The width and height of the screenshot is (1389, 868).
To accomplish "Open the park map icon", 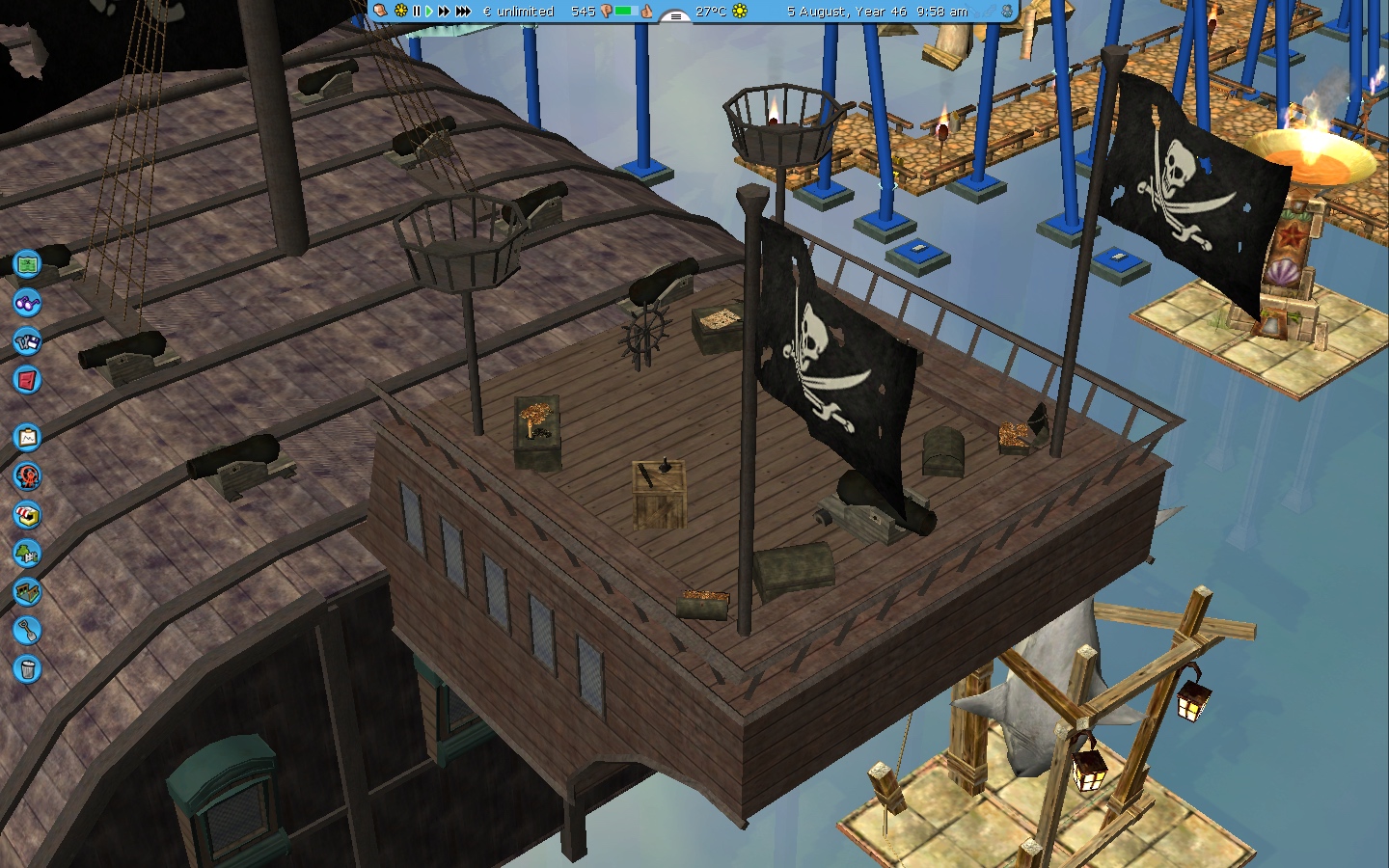I will (27, 263).
